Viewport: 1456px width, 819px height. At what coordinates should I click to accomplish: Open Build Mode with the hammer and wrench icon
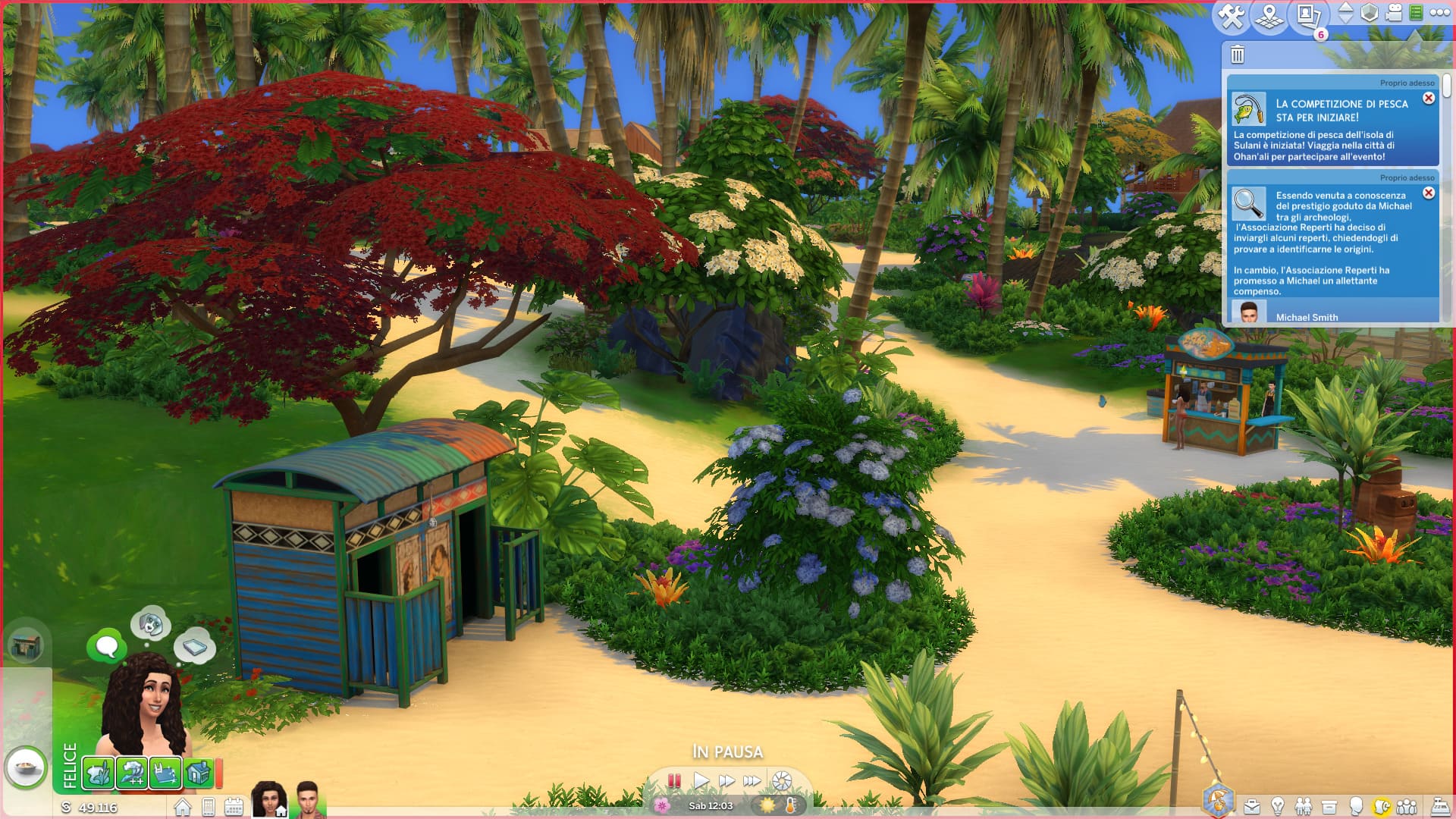pos(1231,14)
